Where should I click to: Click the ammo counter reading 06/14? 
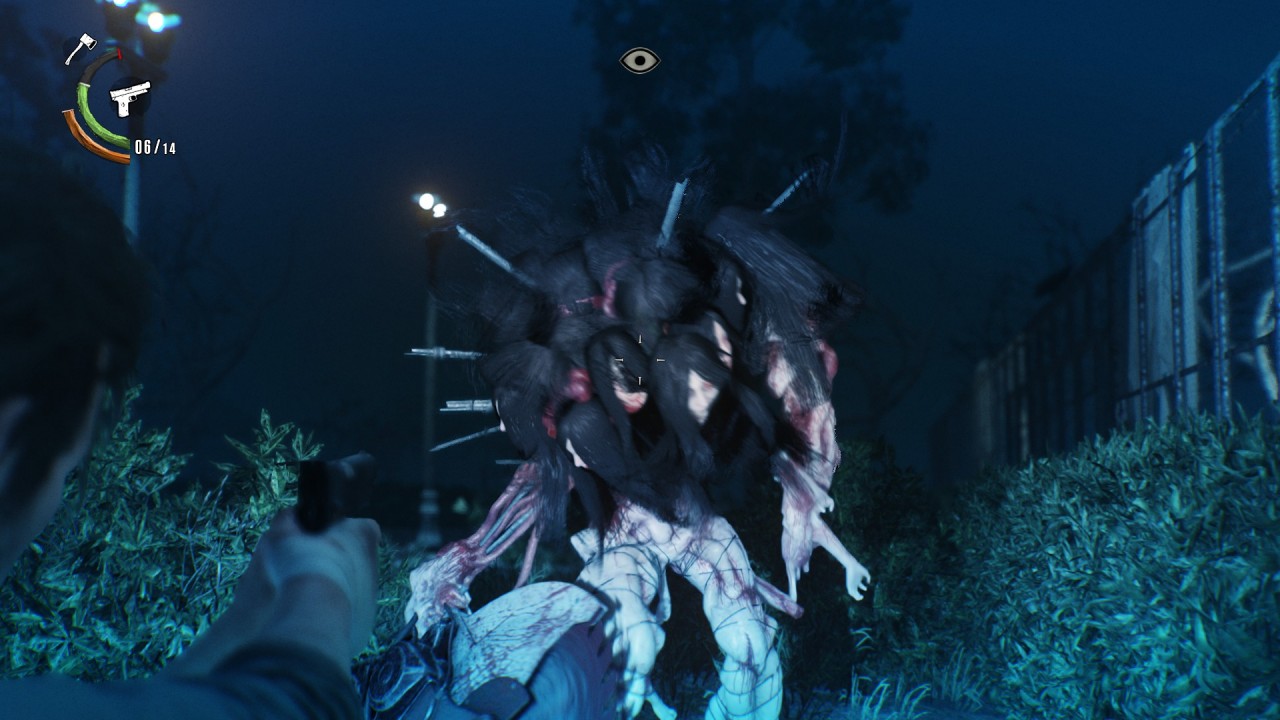(155, 145)
